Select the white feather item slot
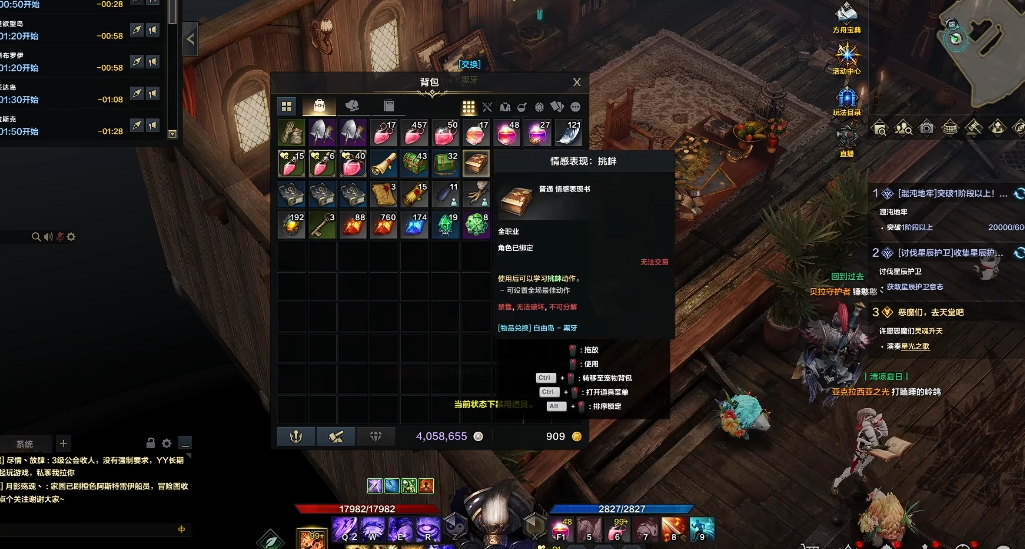This screenshot has height=549, width=1025. coord(568,133)
